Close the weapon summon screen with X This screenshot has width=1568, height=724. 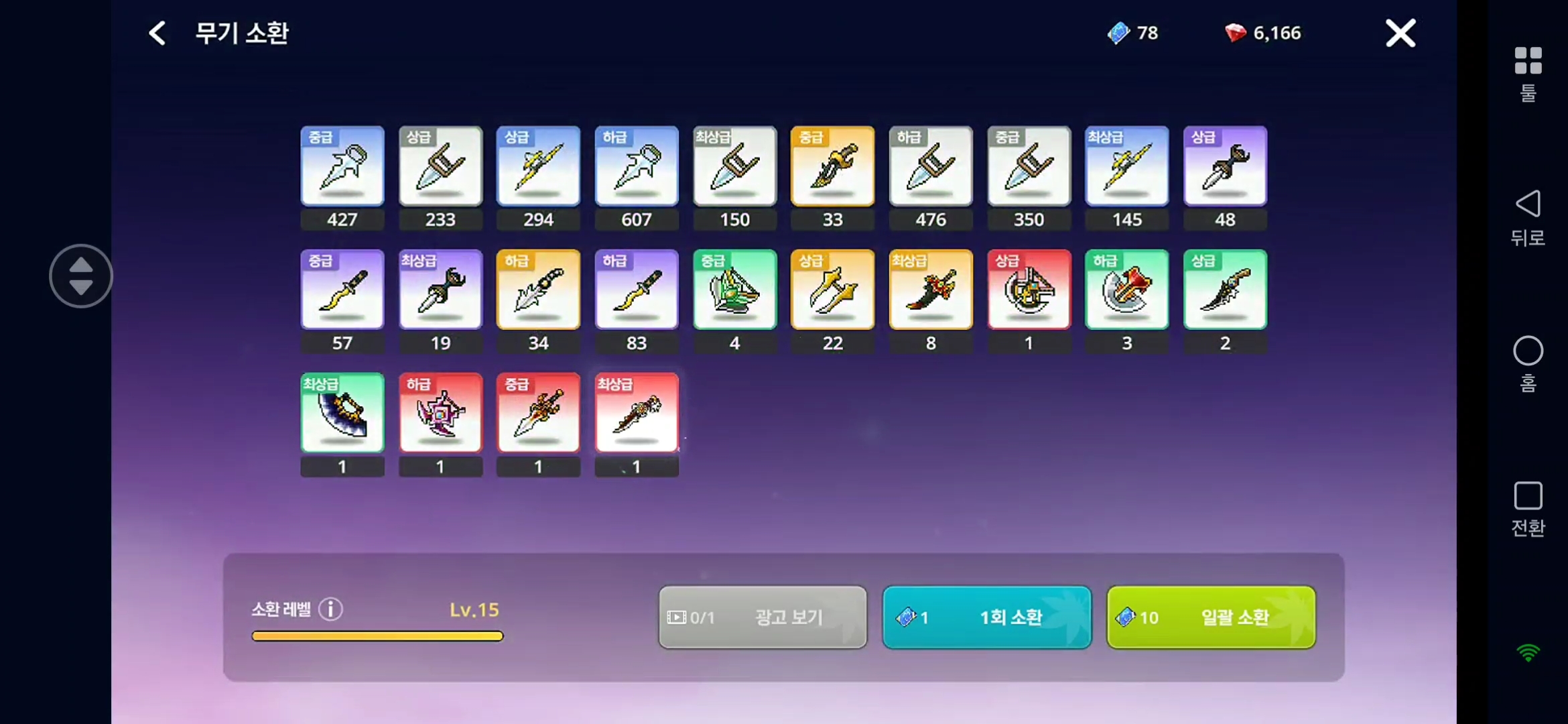tap(1400, 33)
